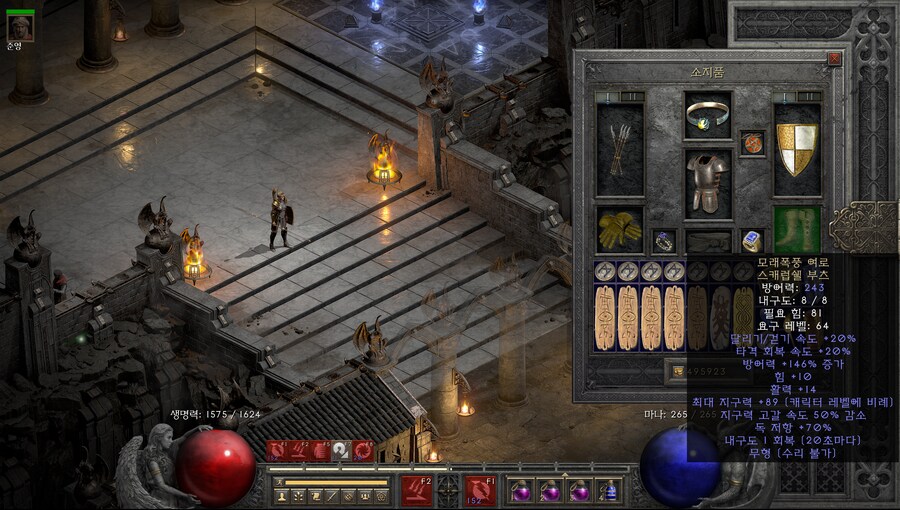
Task: Open the right skill F1 selector
Action: point(479,490)
